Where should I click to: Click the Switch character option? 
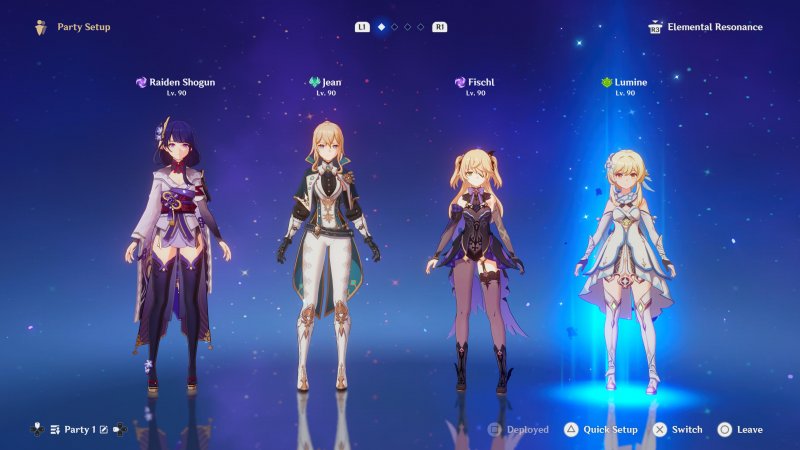pyautogui.click(x=677, y=430)
